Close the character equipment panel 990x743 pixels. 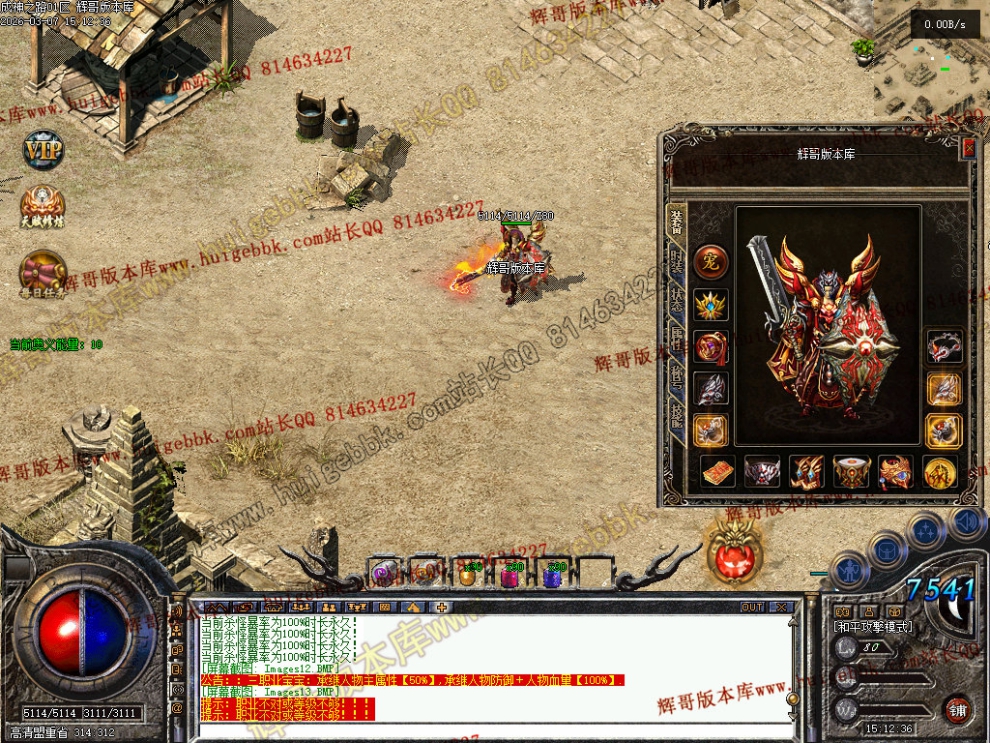coord(968,149)
